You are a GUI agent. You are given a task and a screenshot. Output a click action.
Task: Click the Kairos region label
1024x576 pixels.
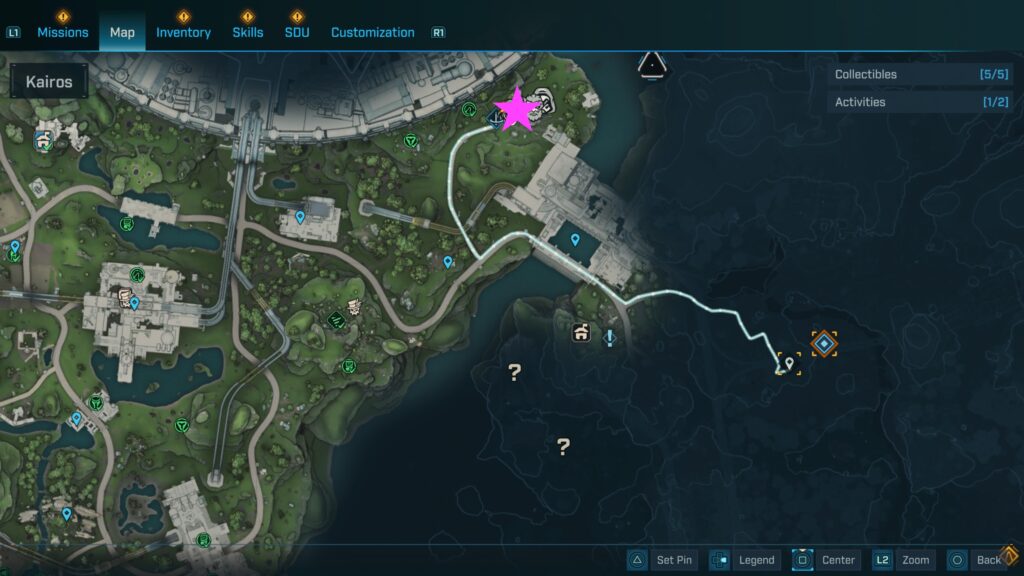49,82
